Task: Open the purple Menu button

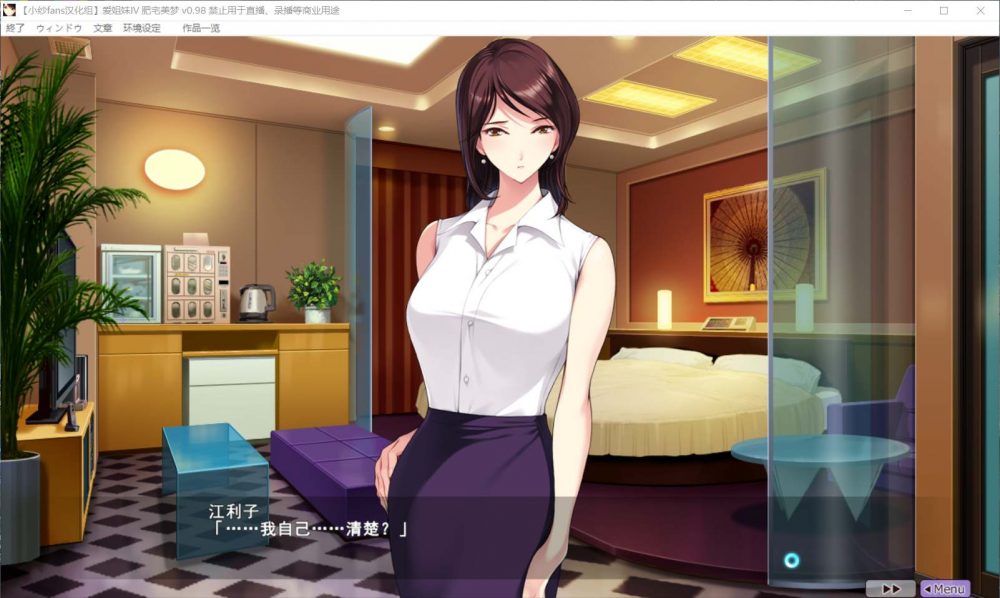Action: click(x=943, y=589)
